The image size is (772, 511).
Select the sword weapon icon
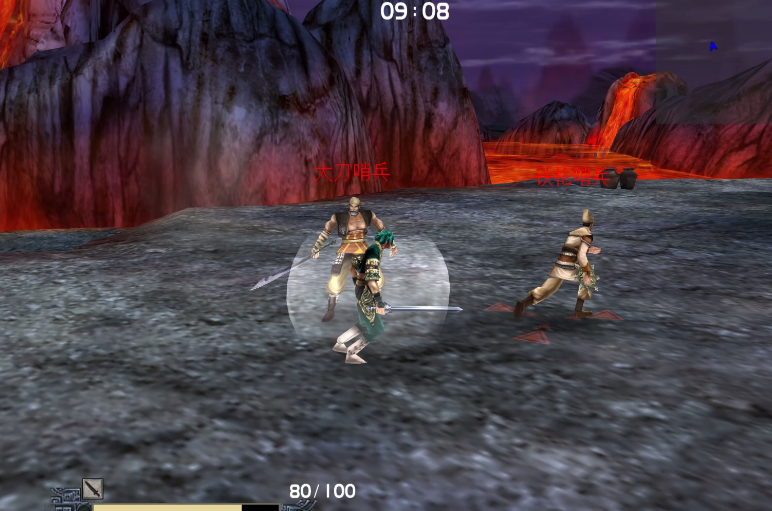93,488
